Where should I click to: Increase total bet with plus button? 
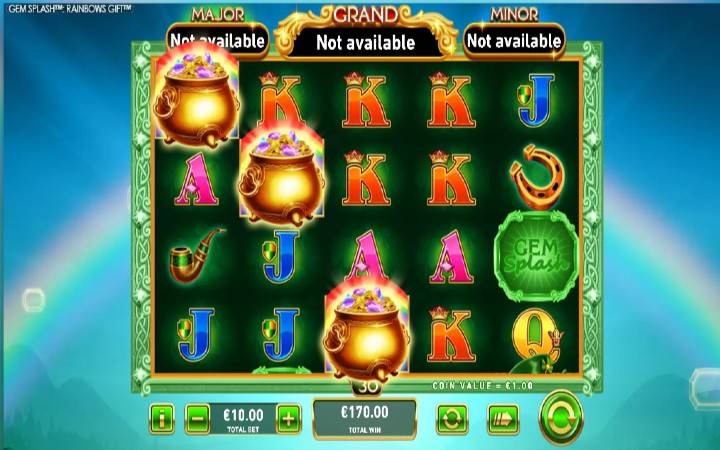click(x=288, y=418)
